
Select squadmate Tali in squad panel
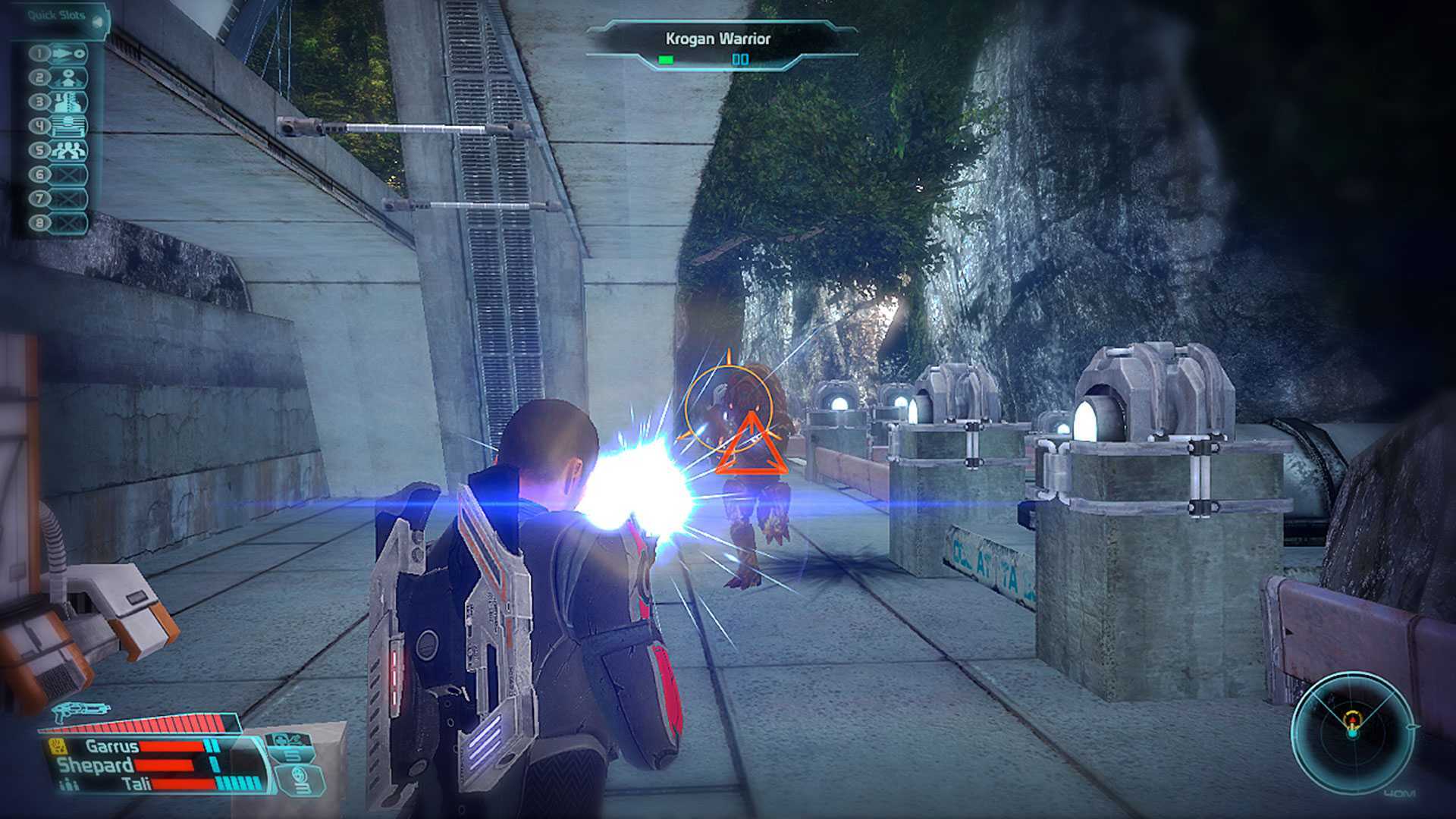(136, 783)
